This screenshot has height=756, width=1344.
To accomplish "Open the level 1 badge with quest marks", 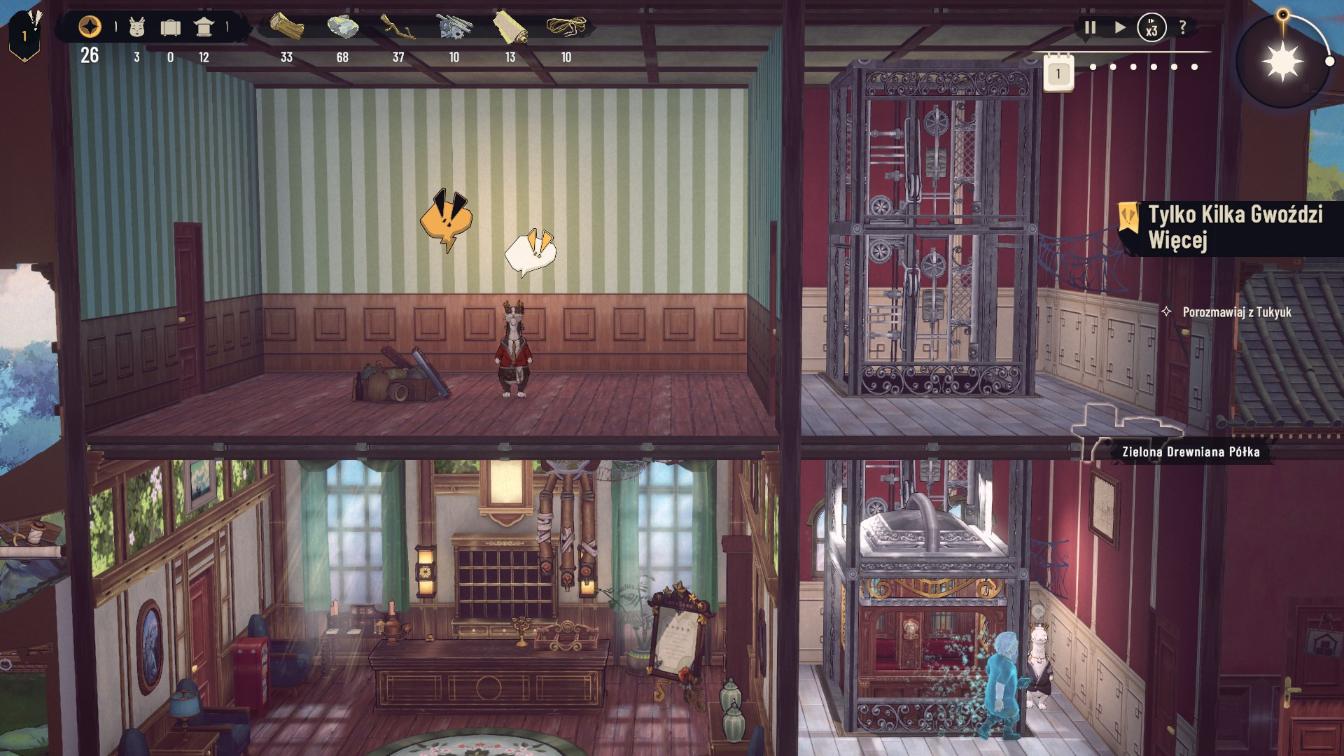I will point(25,34).
